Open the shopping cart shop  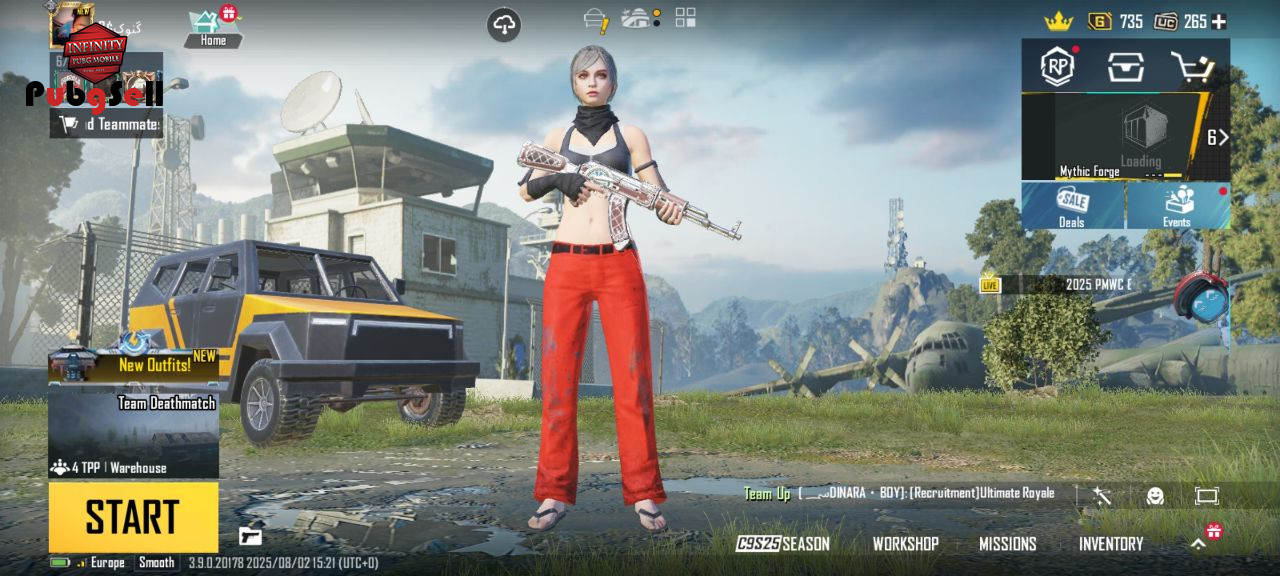[1192, 67]
